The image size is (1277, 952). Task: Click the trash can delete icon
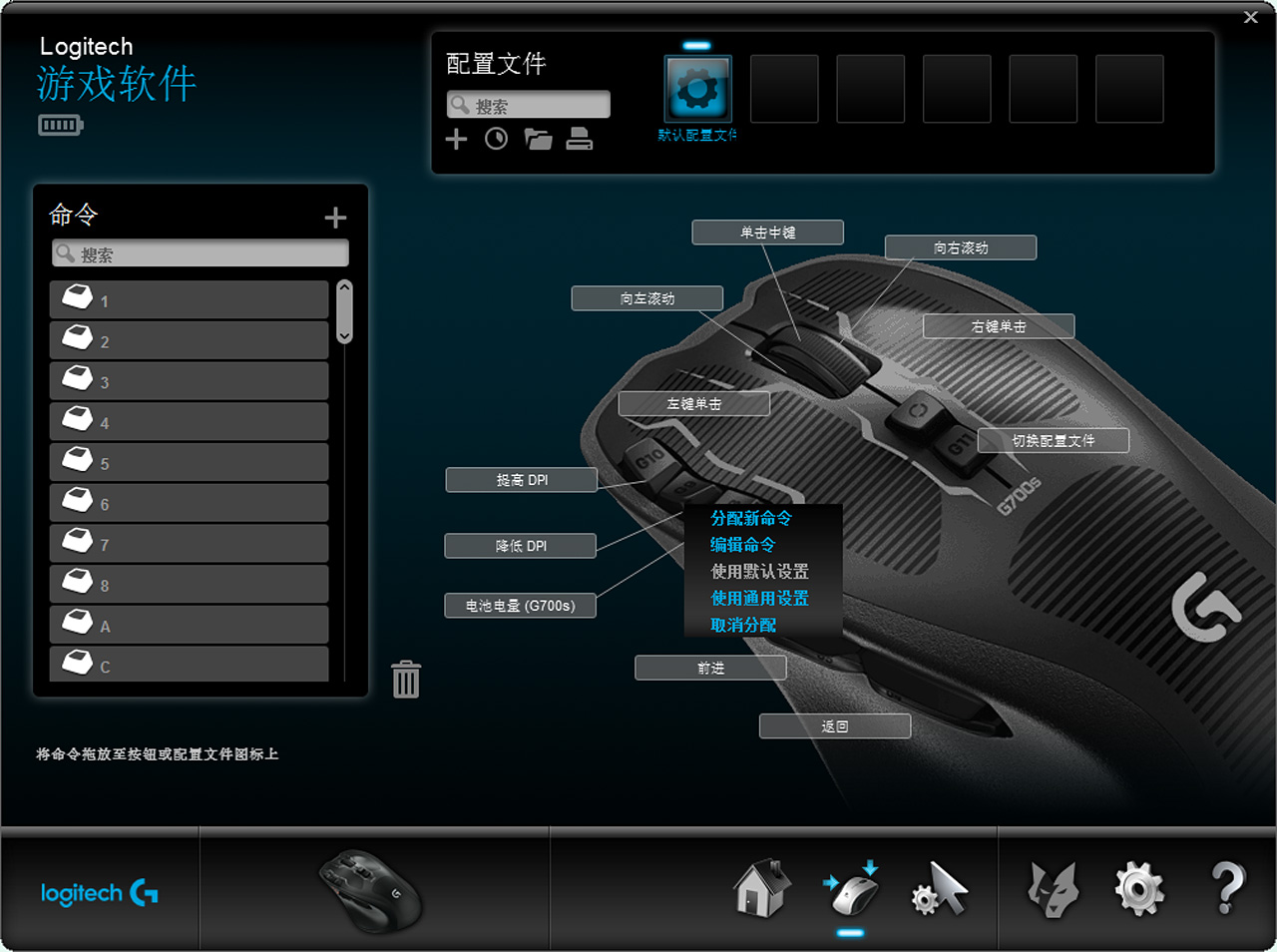[406, 680]
